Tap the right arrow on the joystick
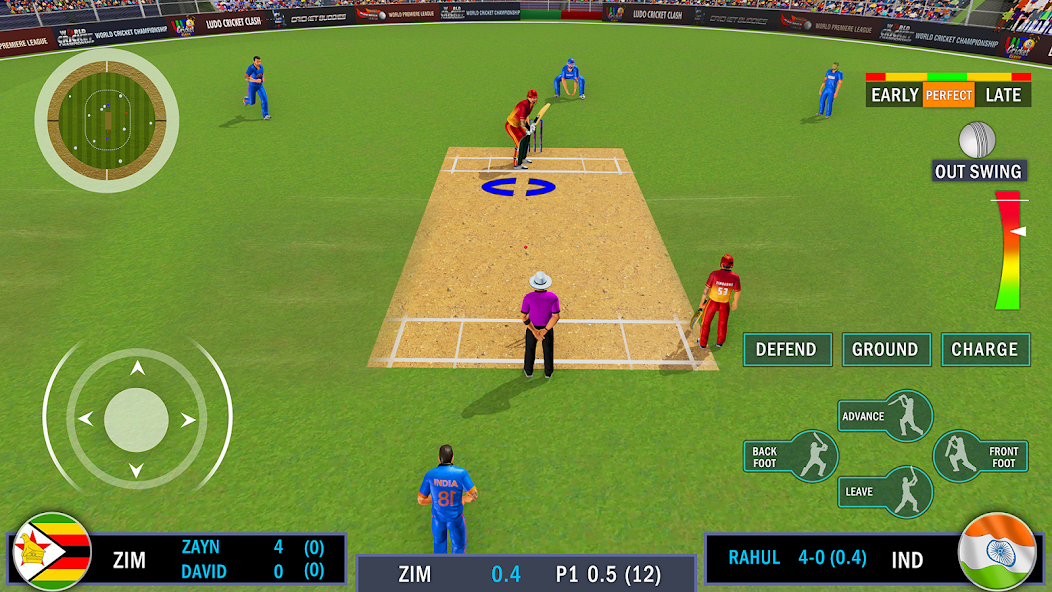Image resolution: width=1052 pixels, height=592 pixels. tap(188, 419)
